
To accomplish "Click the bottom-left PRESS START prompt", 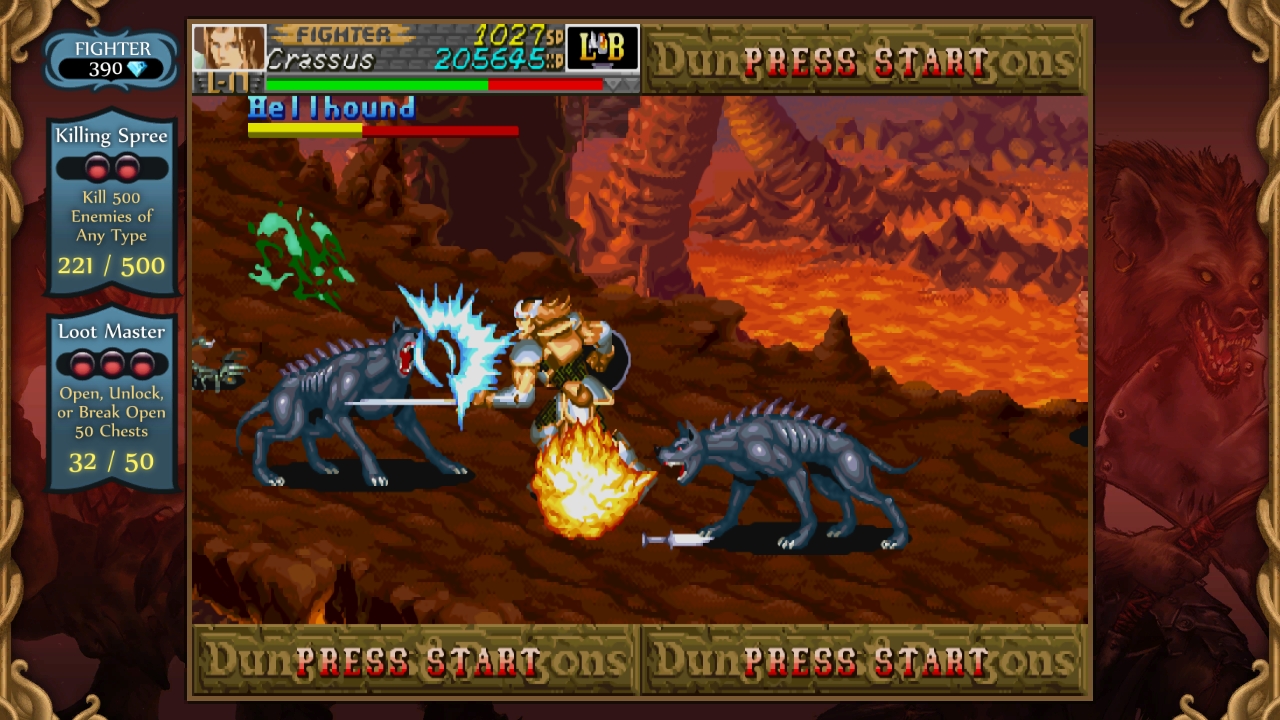I will pos(414,660).
